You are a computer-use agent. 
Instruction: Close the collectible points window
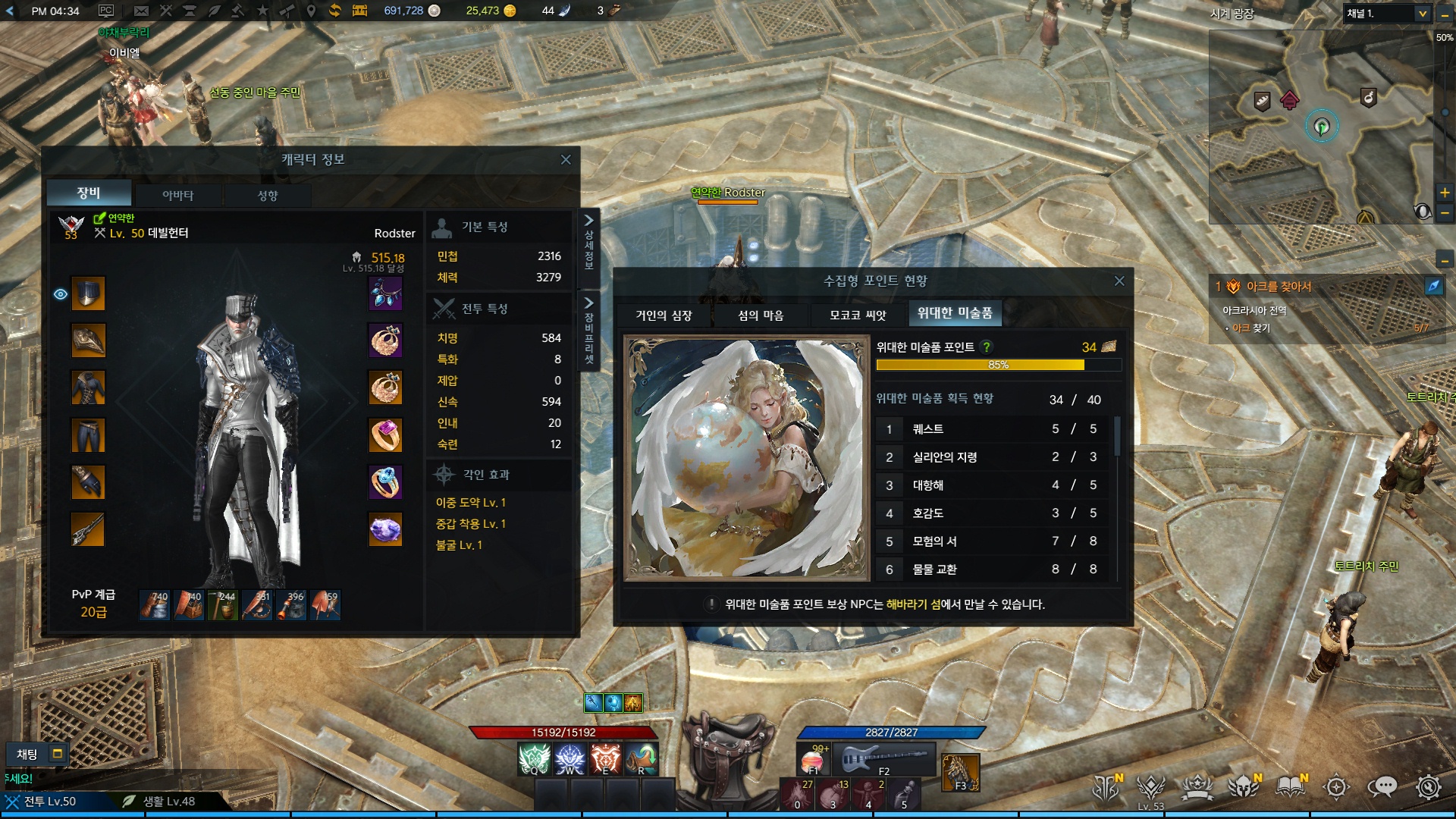pos(1119,281)
